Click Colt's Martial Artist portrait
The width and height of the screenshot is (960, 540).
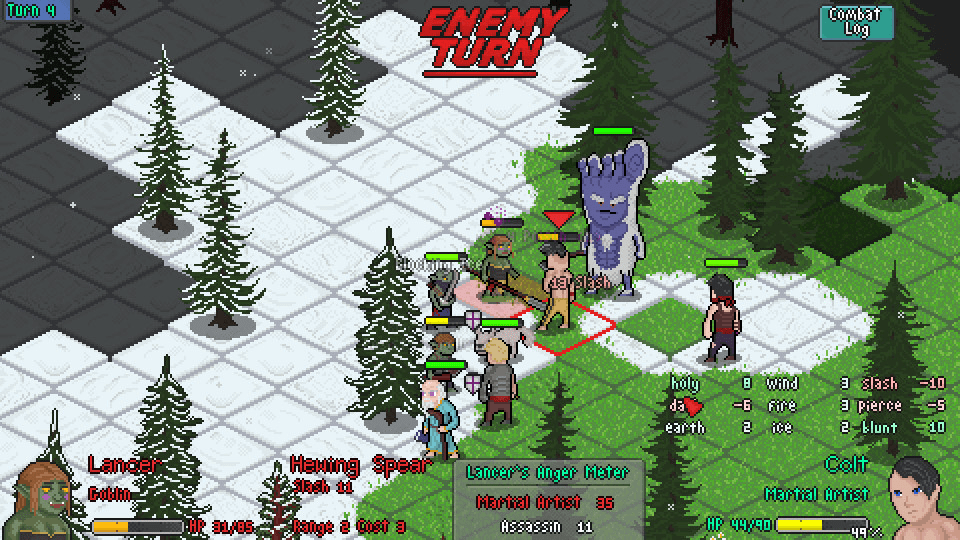click(x=921, y=496)
